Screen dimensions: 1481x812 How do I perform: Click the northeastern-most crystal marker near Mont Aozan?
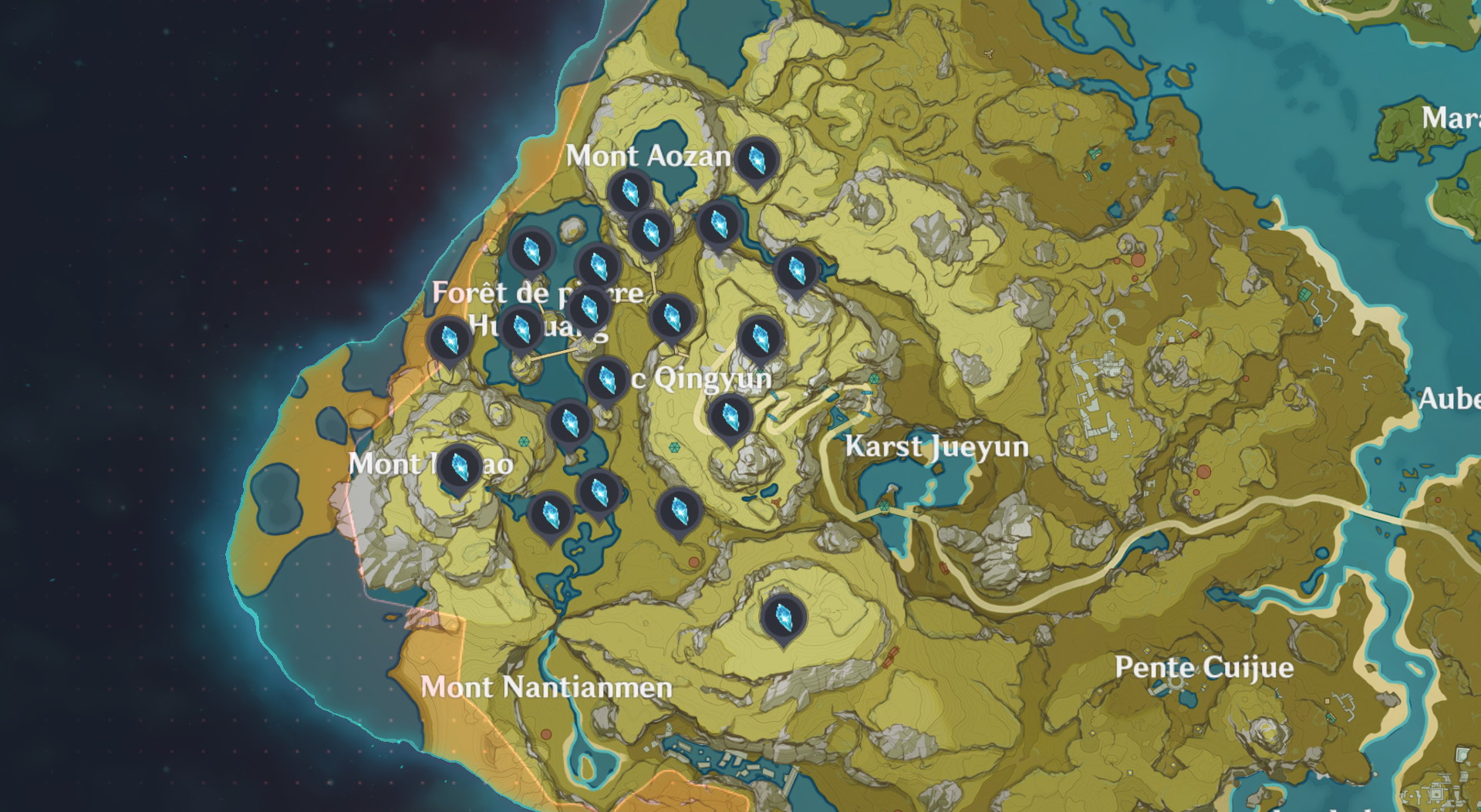[x=796, y=270]
